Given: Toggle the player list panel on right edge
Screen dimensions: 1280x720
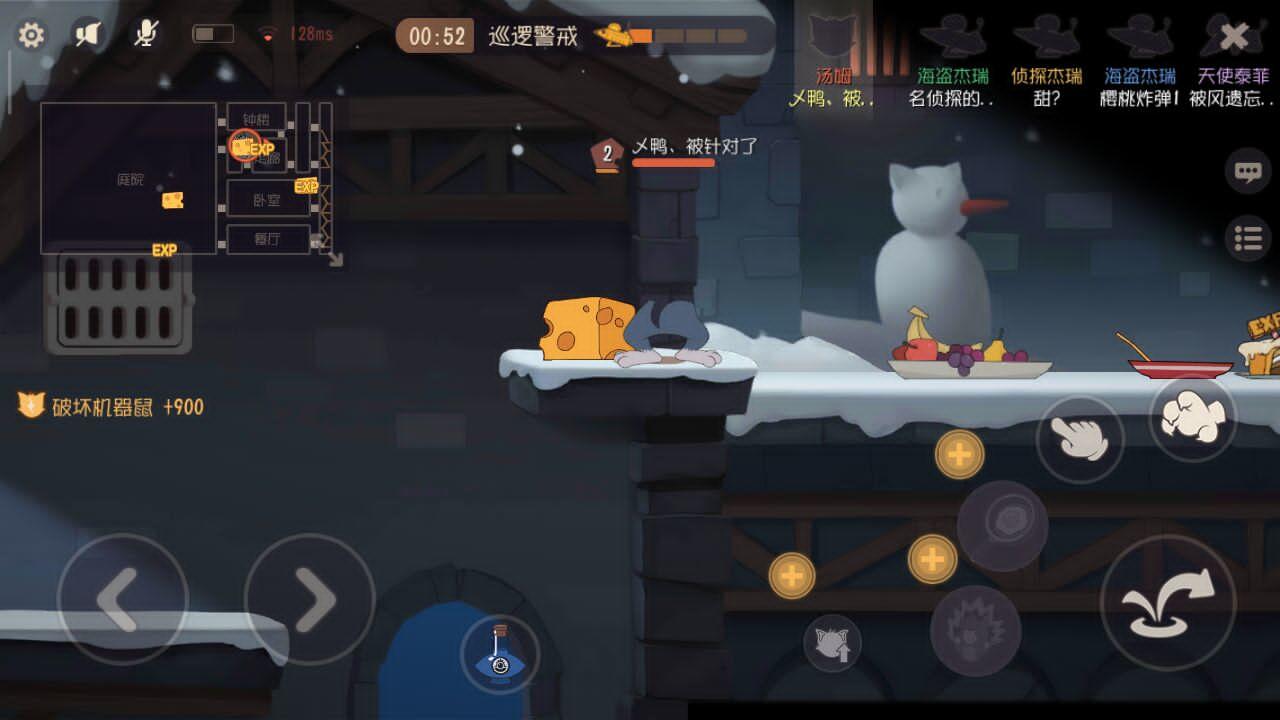Looking at the screenshot, I should click(x=1246, y=238).
